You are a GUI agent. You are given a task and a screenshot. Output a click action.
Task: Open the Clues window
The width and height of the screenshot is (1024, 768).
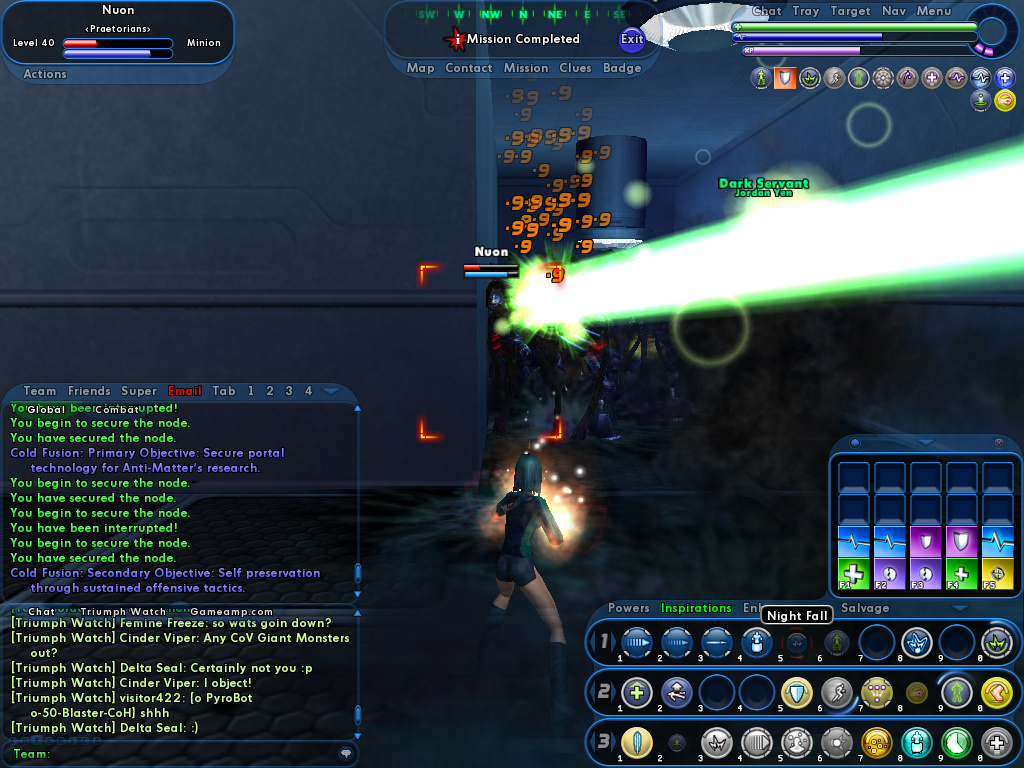pyautogui.click(x=576, y=68)
